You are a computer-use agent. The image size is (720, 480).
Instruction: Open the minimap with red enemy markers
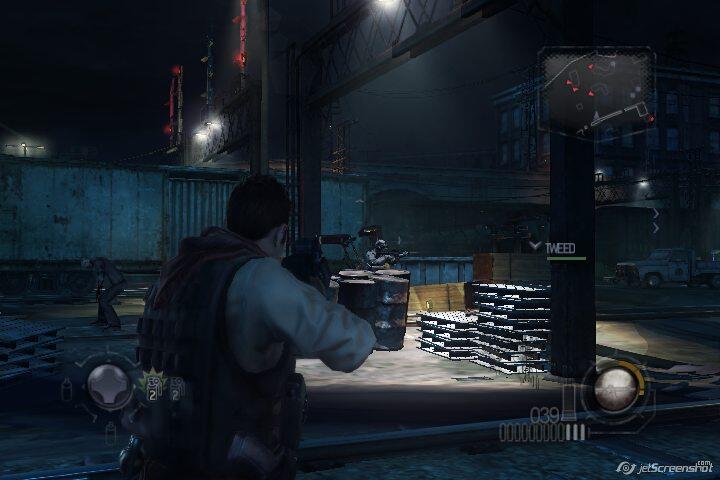click(597, 91)
